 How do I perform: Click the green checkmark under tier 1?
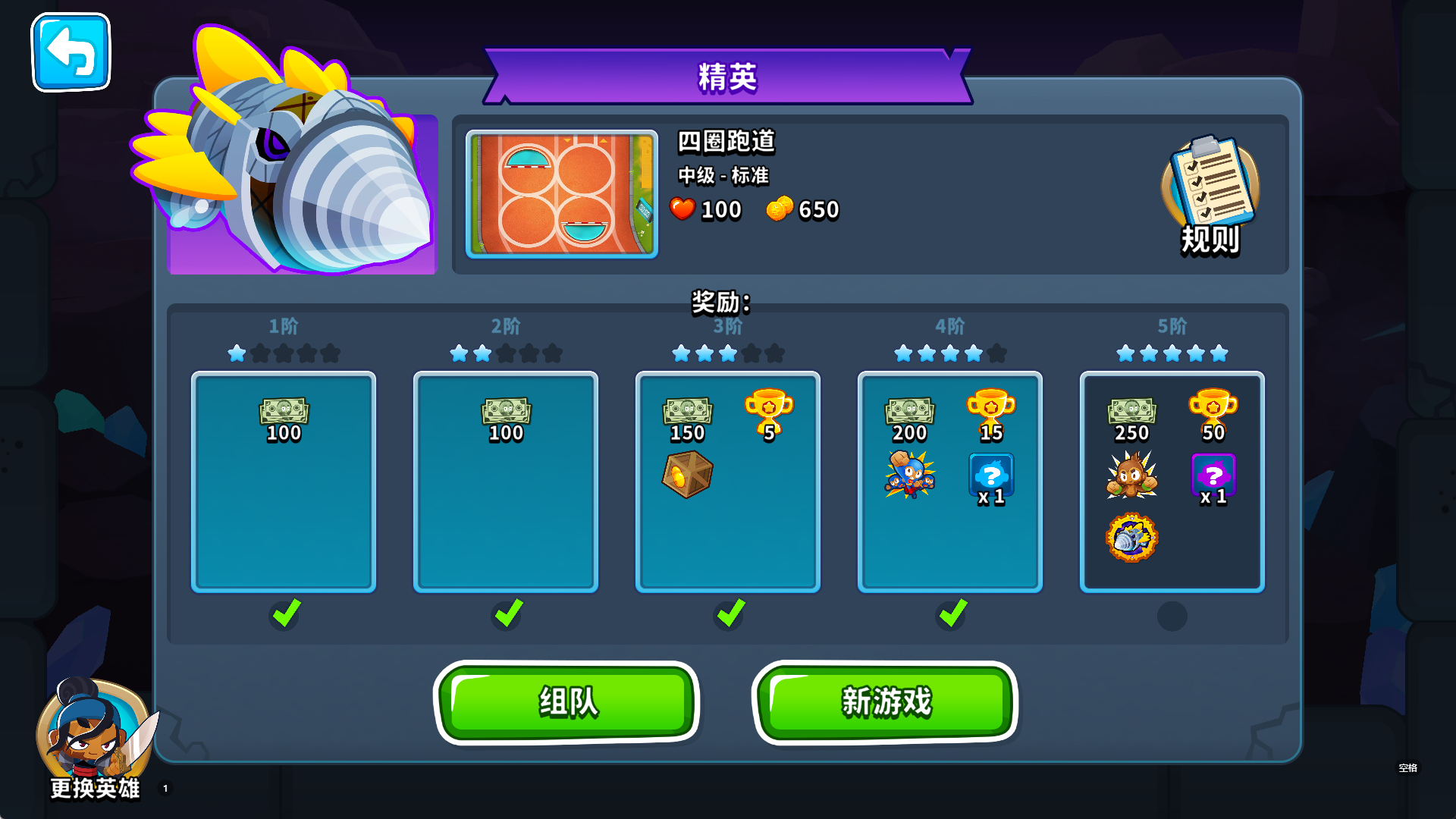click(x=283, y=616)
